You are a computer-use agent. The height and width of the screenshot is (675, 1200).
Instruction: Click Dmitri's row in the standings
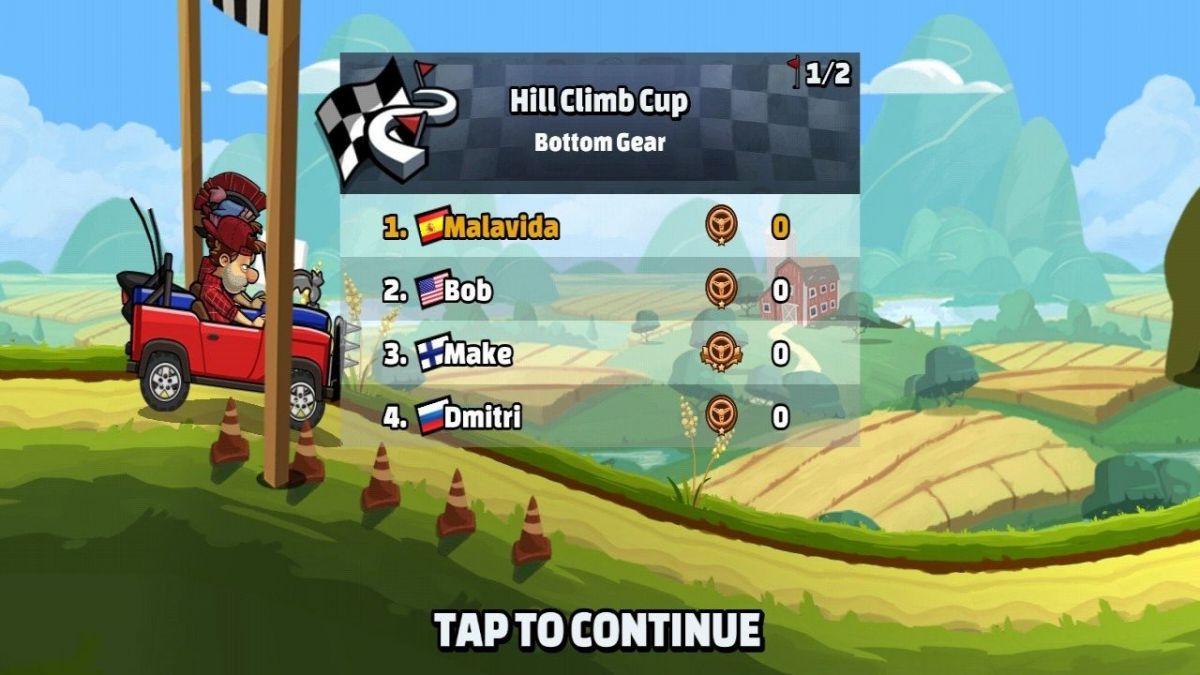(x=598, y=416)
